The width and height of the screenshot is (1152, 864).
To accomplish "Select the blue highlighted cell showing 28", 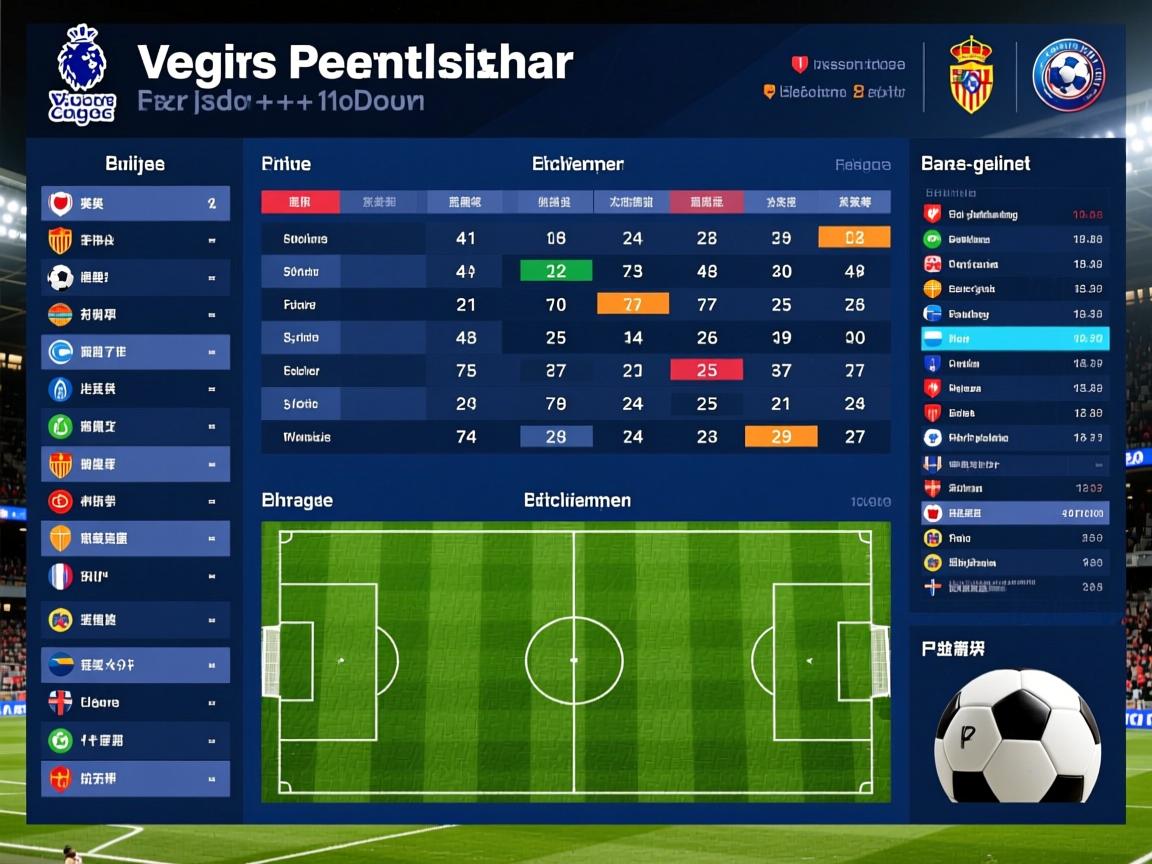I will coord(556,436).
